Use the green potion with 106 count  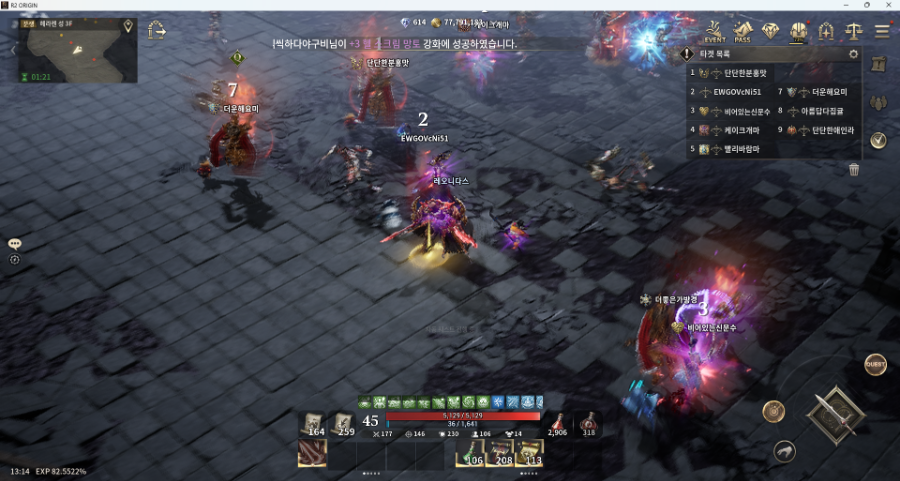point(470,453)
